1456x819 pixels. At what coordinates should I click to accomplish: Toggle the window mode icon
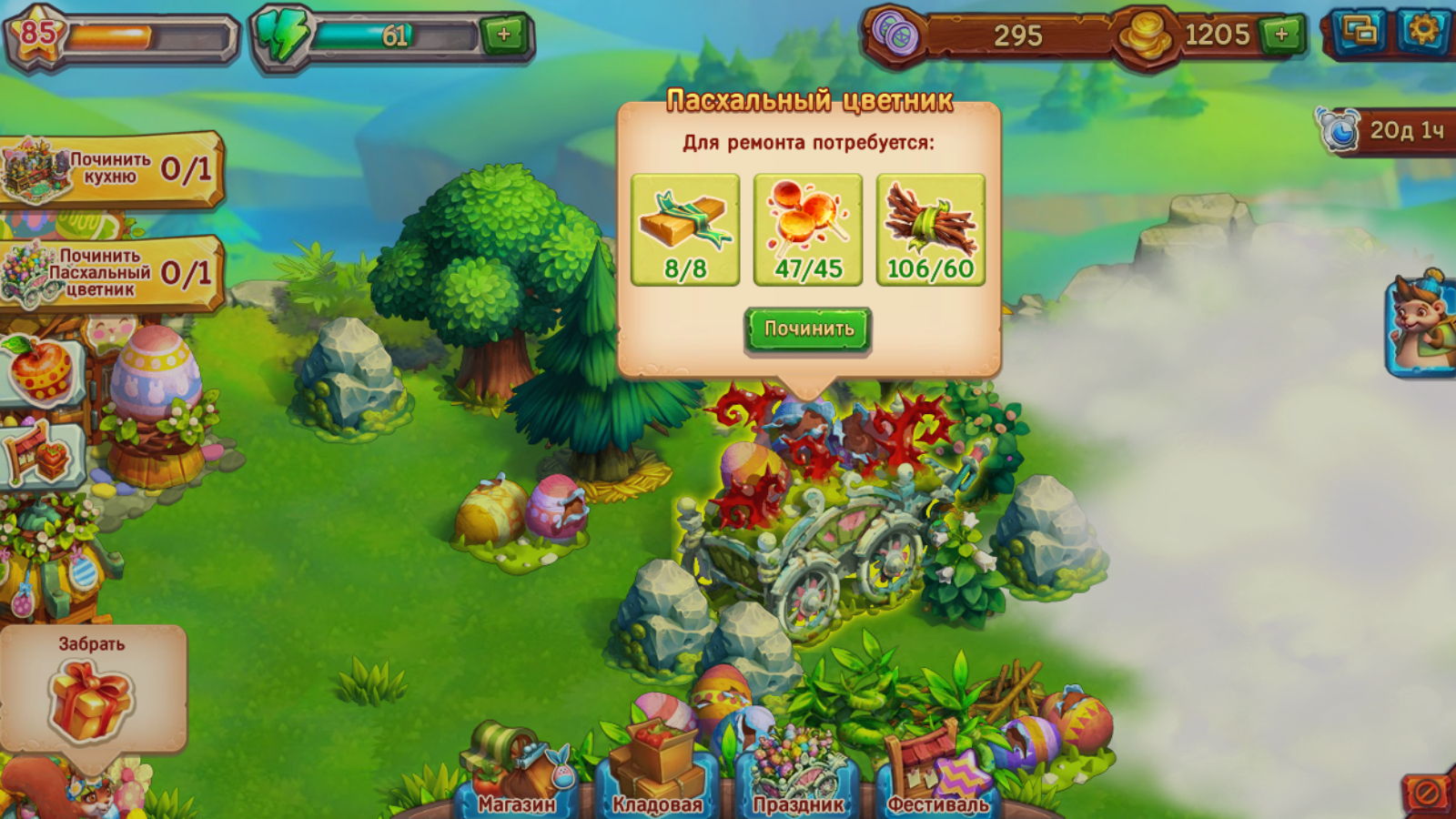pyautogui.click(x=1359, y=32)
